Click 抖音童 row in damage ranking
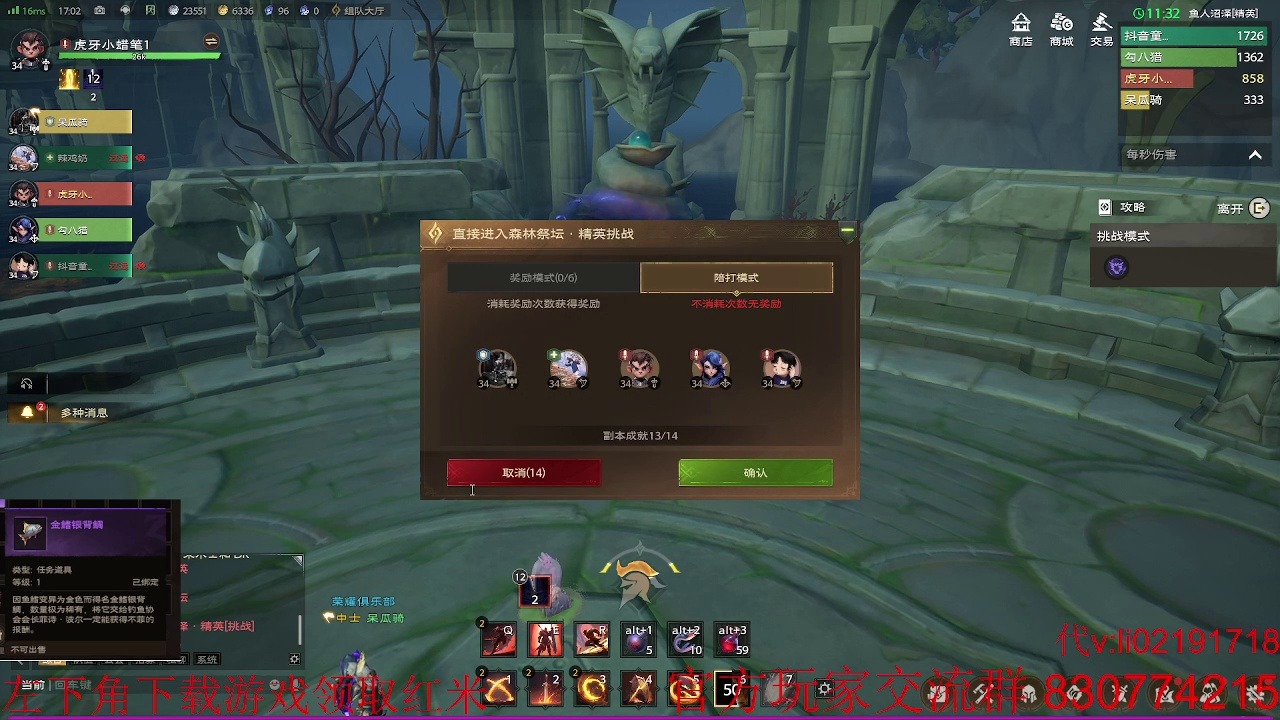This screenshot has height=720, width=1280. (x=1192, y=36)
